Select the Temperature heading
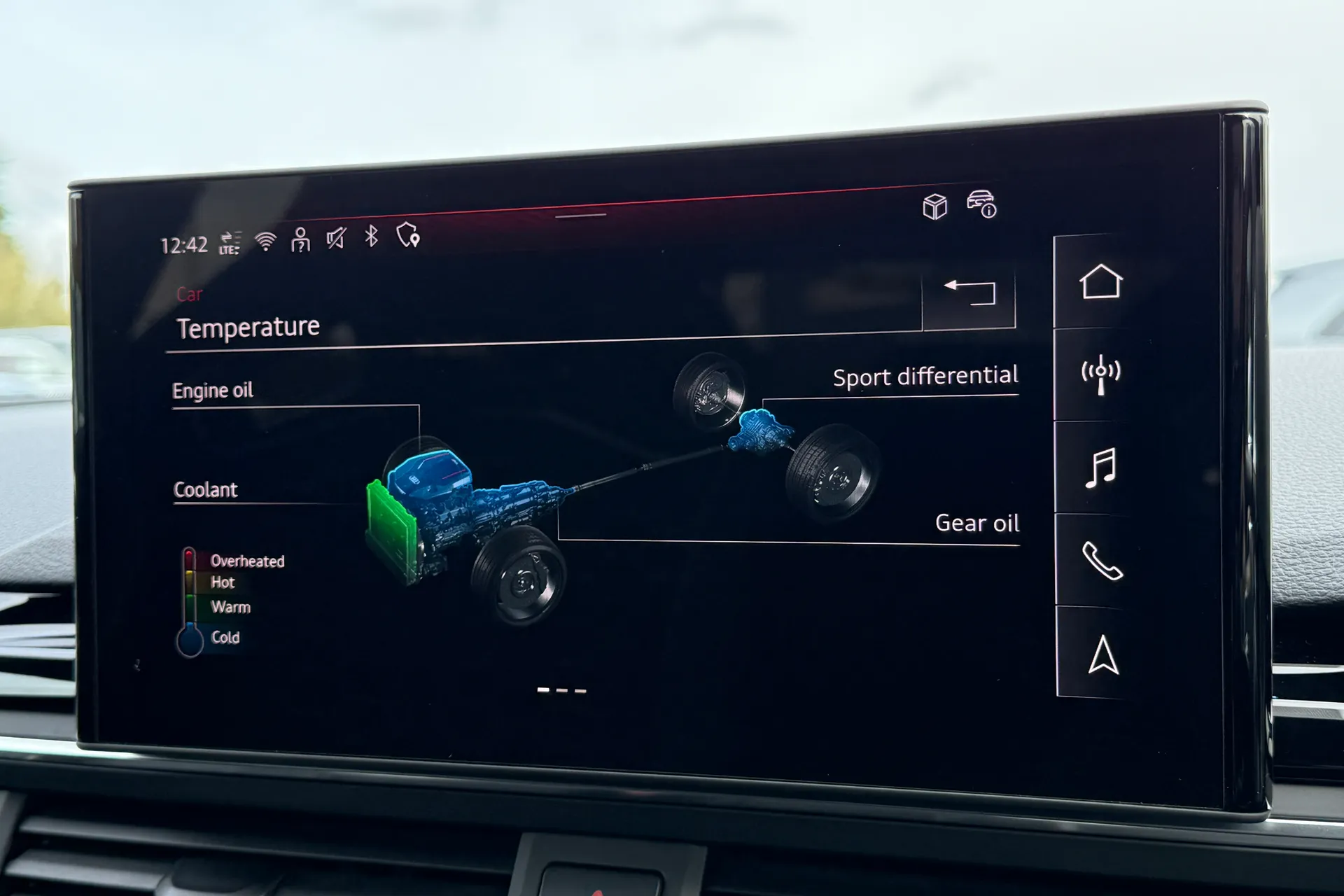Image resolution: width=1344 pixels, height=896 pixels. (x=247, y=327)
